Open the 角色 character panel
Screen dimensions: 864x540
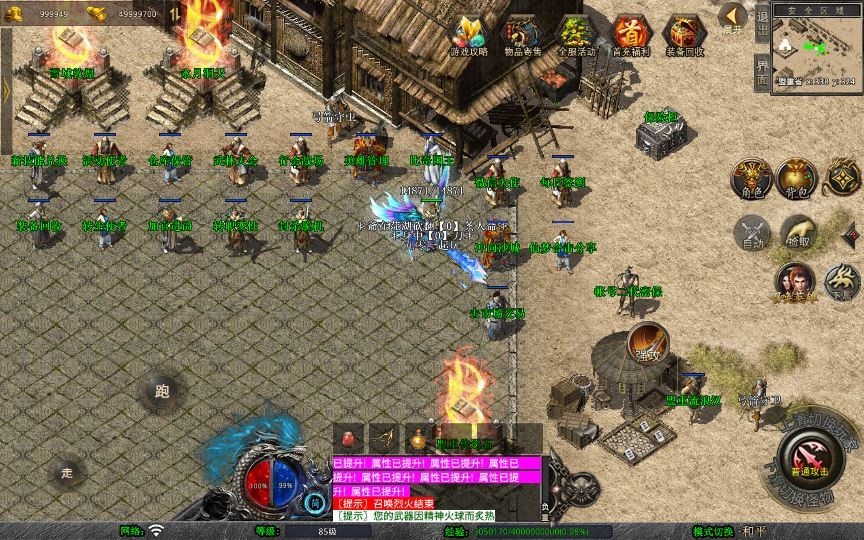751,177
